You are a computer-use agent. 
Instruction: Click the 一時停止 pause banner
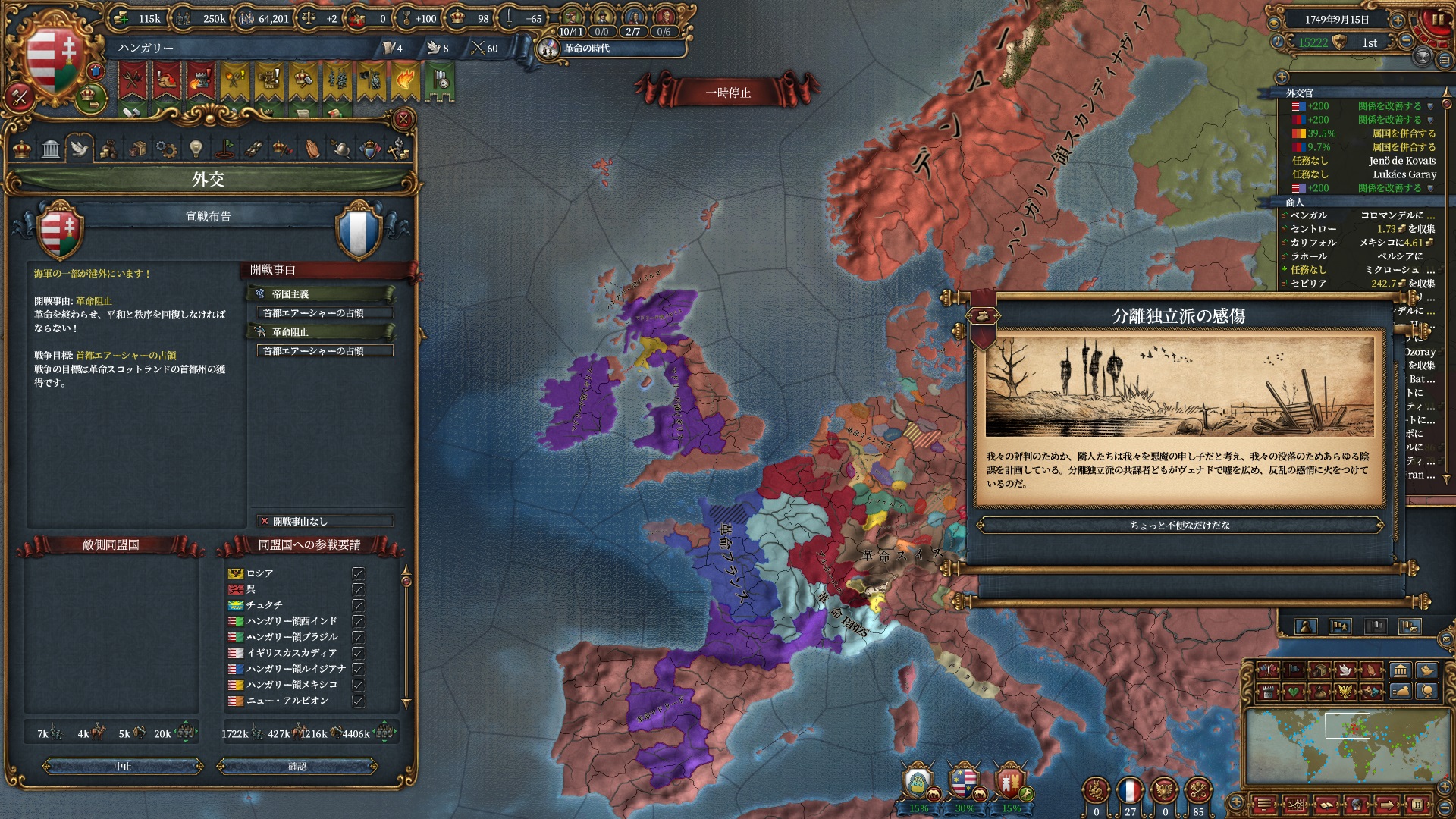point(728,93)
